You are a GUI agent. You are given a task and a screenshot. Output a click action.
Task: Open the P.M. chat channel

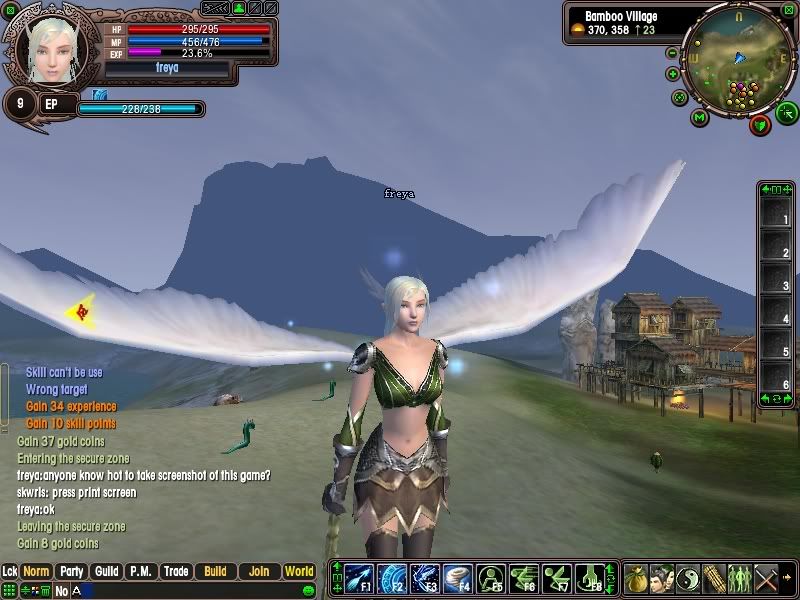(x=141, y=572)
